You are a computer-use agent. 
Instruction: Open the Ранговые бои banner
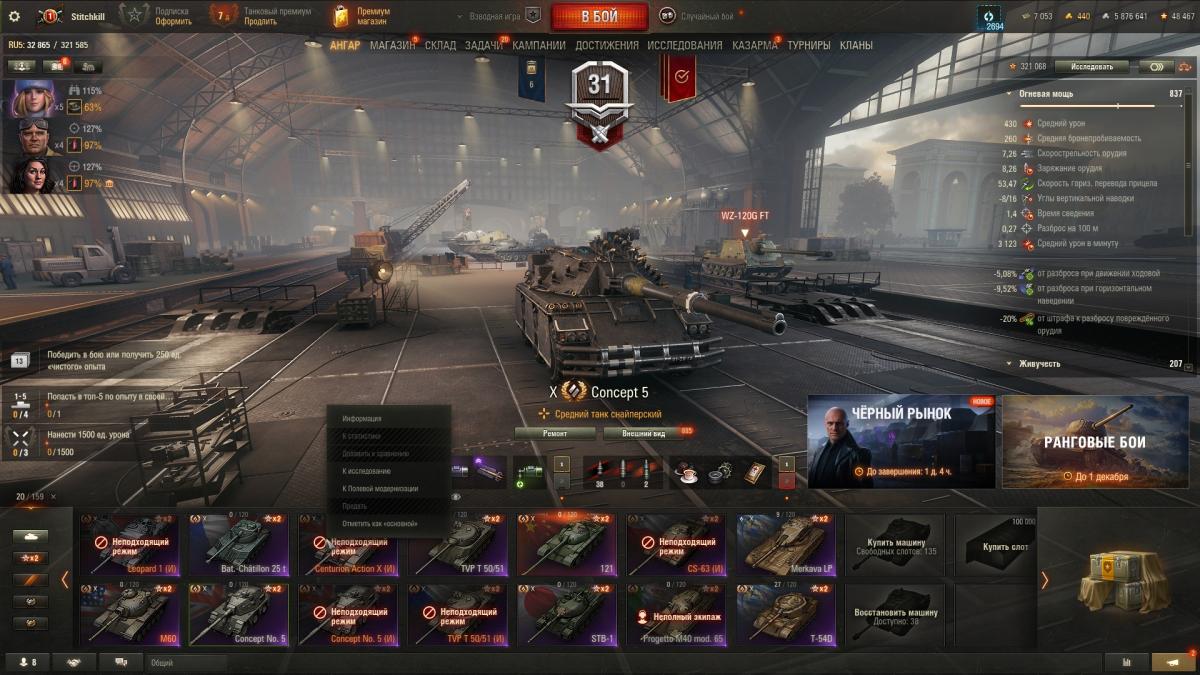(1095, 441)
